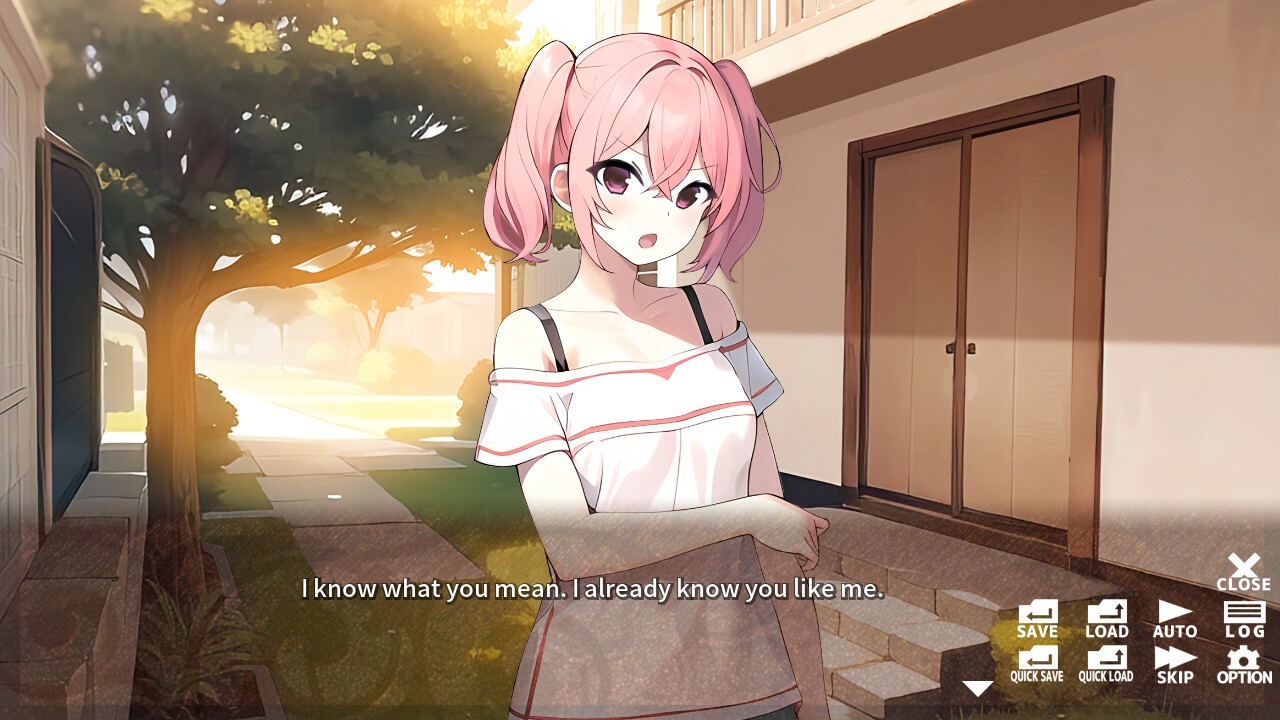
Task: Collapse the text window with the triangle arrow
Action: [x=977, y=687]
